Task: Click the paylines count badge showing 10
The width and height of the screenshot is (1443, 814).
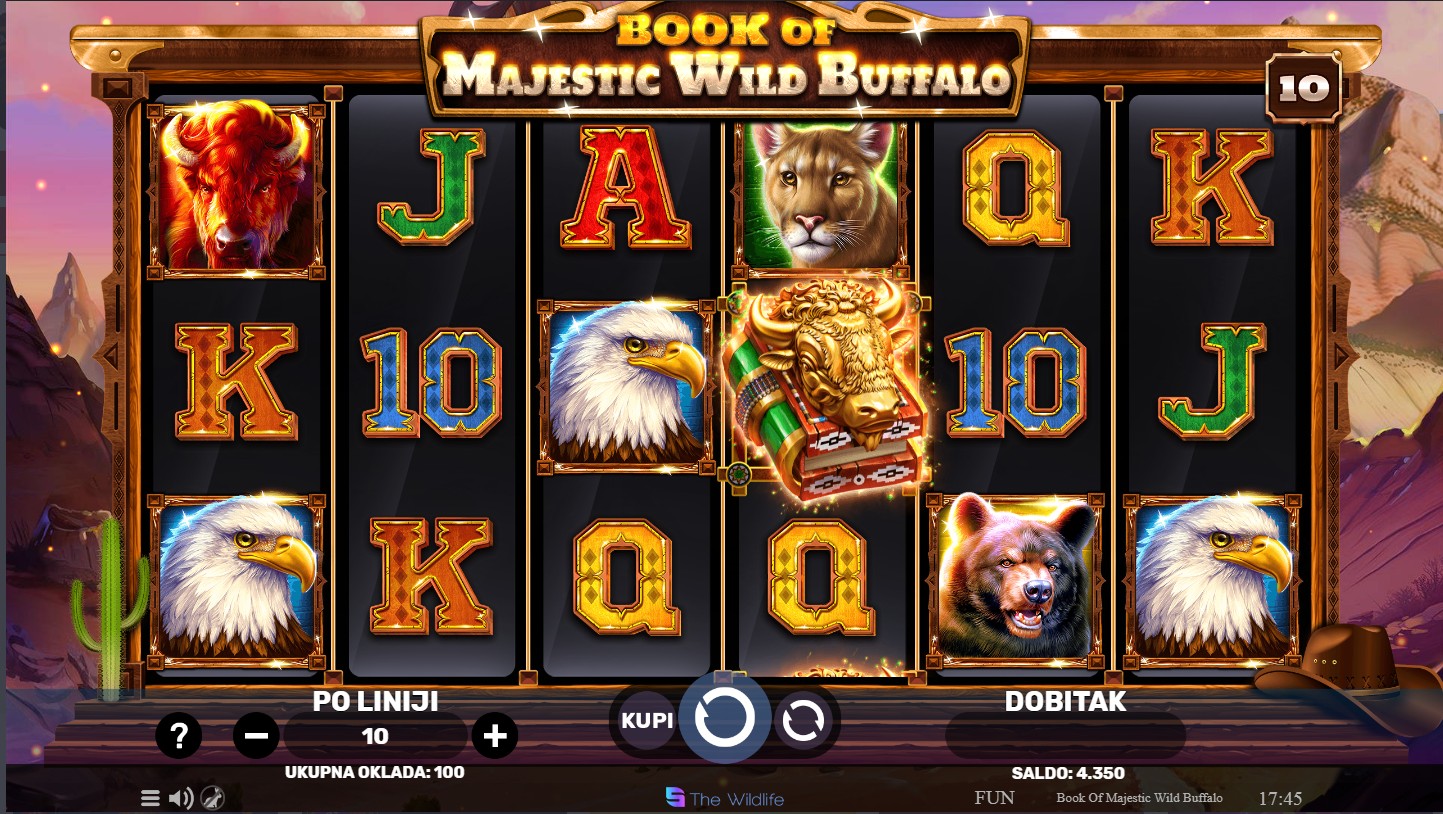Action: pyautogui.click(x=1304, y=89)
